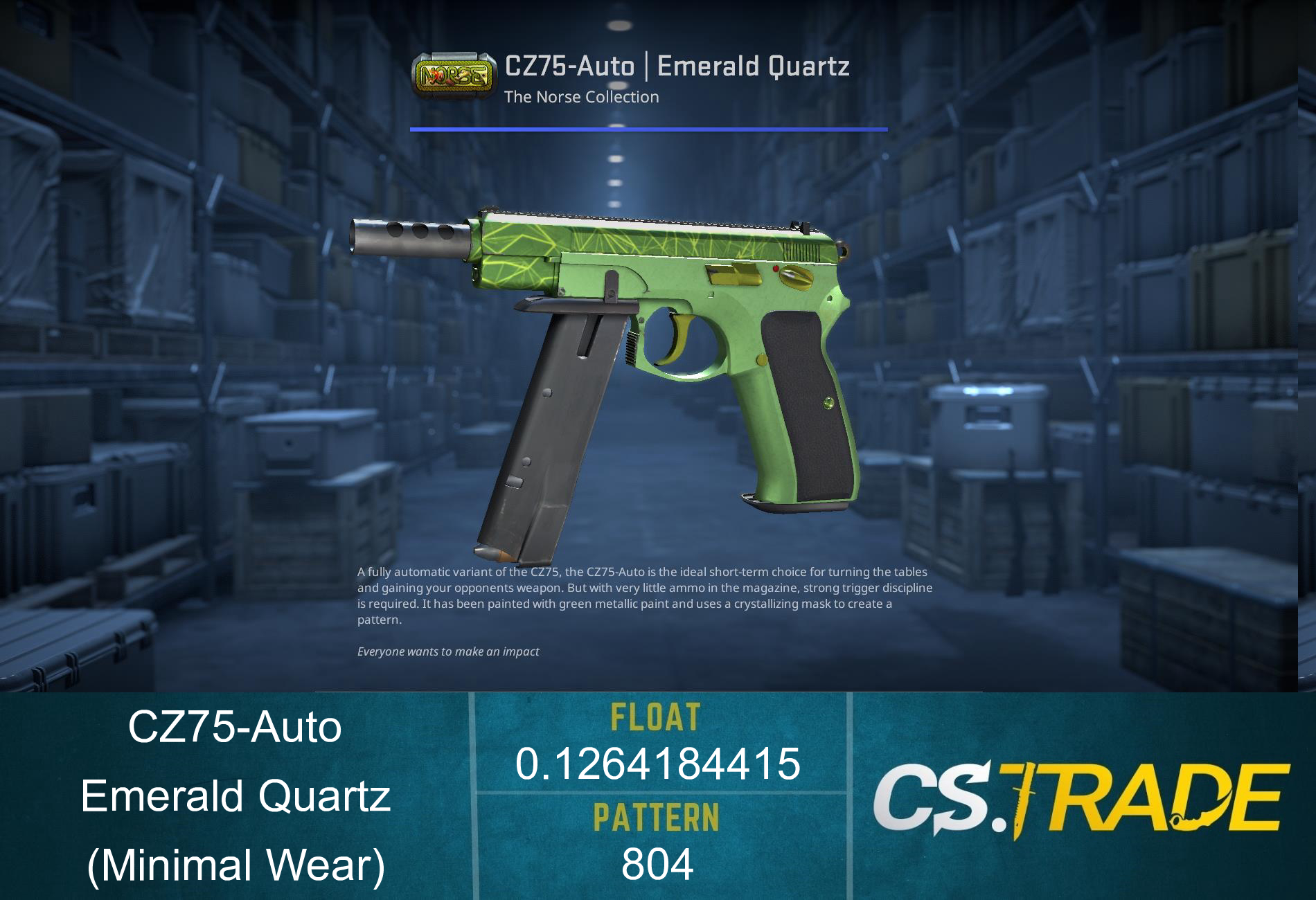Click the blue divider bar under the title
Viewport: 1316px width, 900px height.
tap(648, 127)
